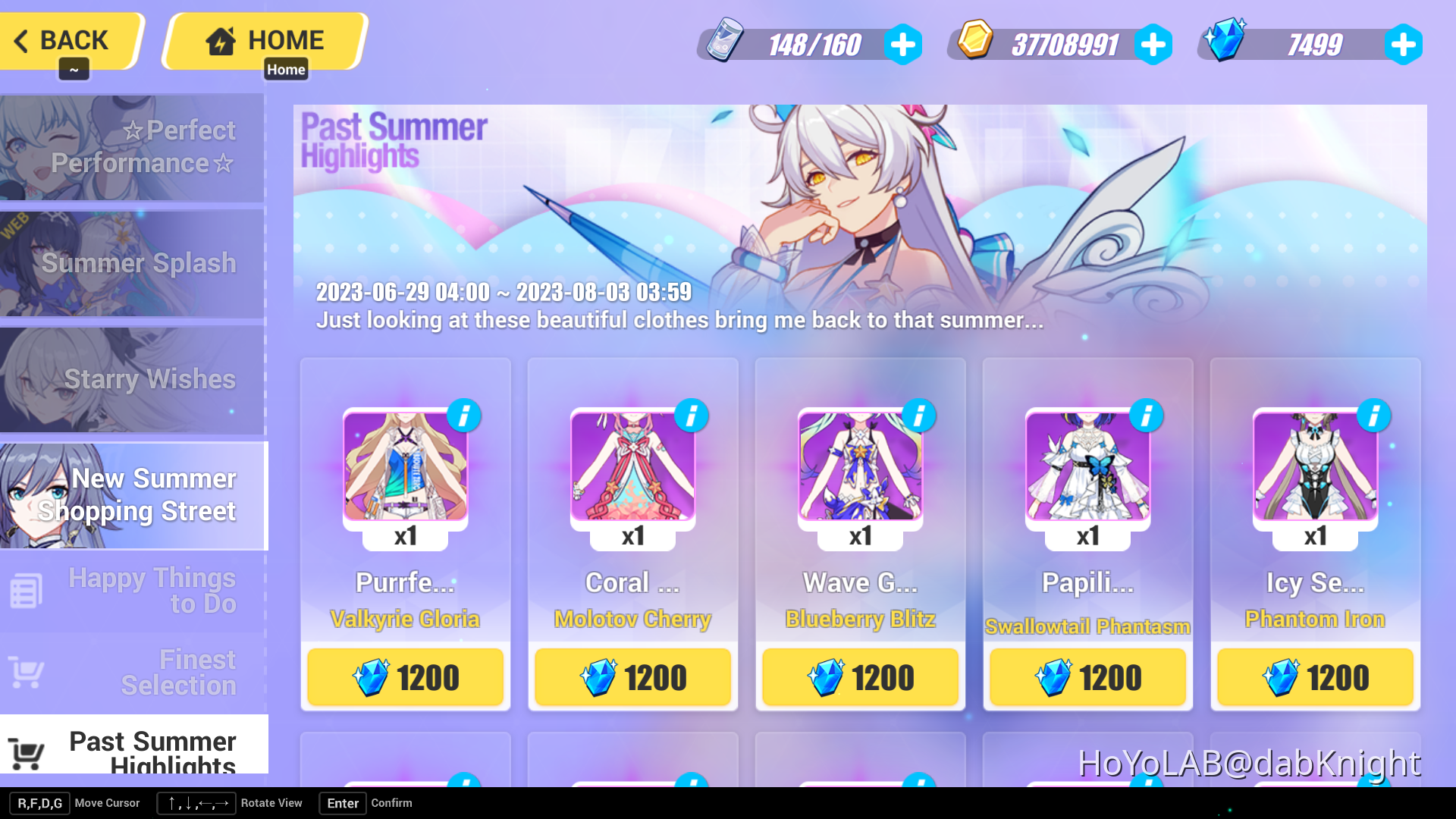Image resolution: width=1456 pixels, height=819 pixels.
Task: Check info on the Swallowtail Phantasm outfit
Action: 1146,416
